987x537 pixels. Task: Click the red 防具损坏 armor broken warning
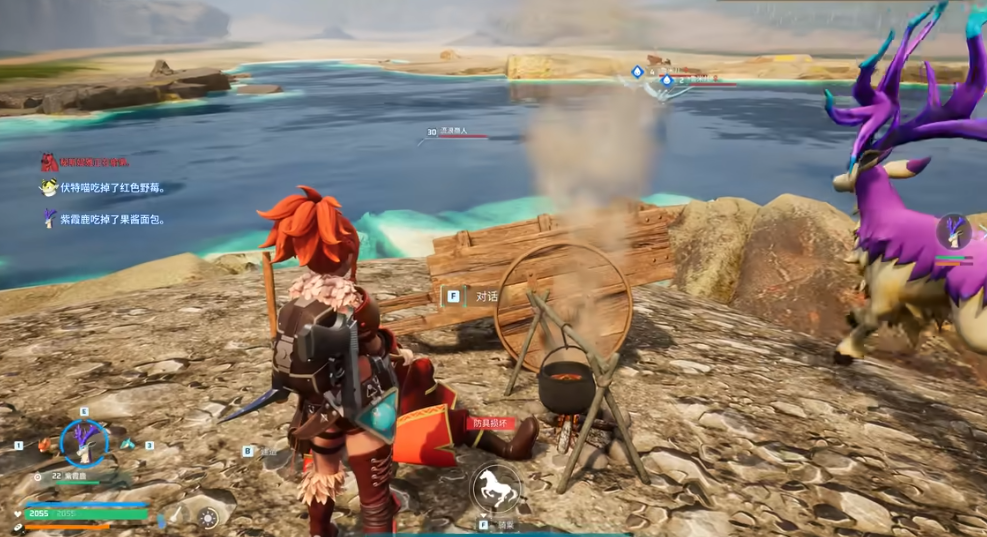tap(491, 424)
